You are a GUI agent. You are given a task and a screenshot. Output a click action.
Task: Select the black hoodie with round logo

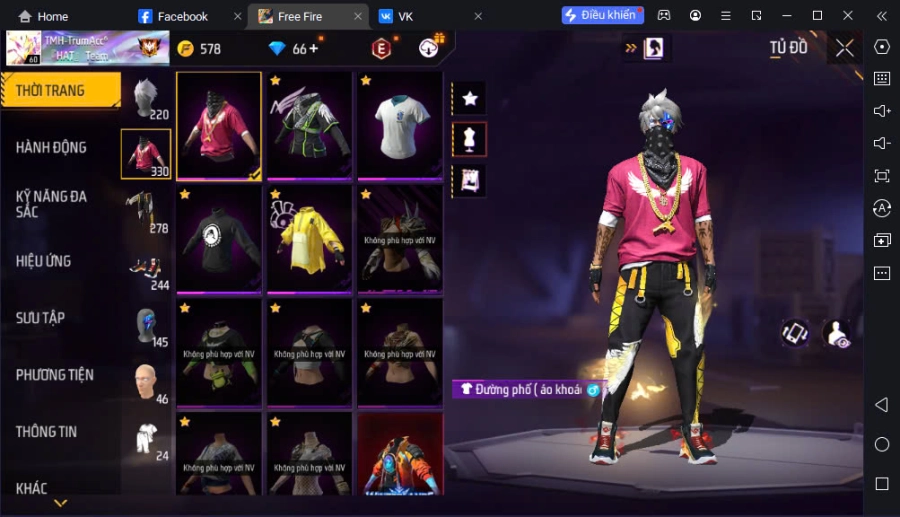coord(219,240)
